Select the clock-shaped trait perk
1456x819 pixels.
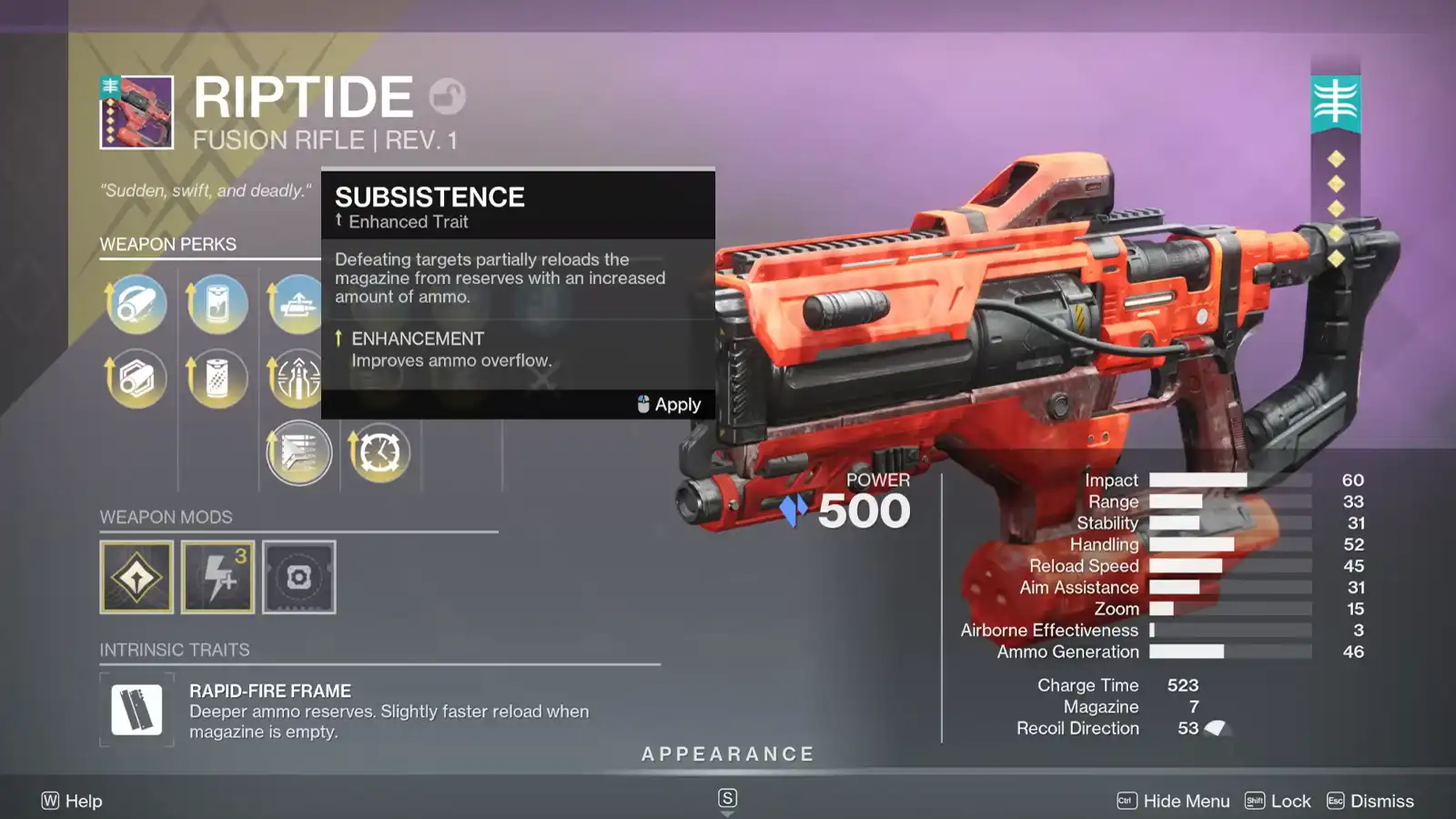[379, 452]
